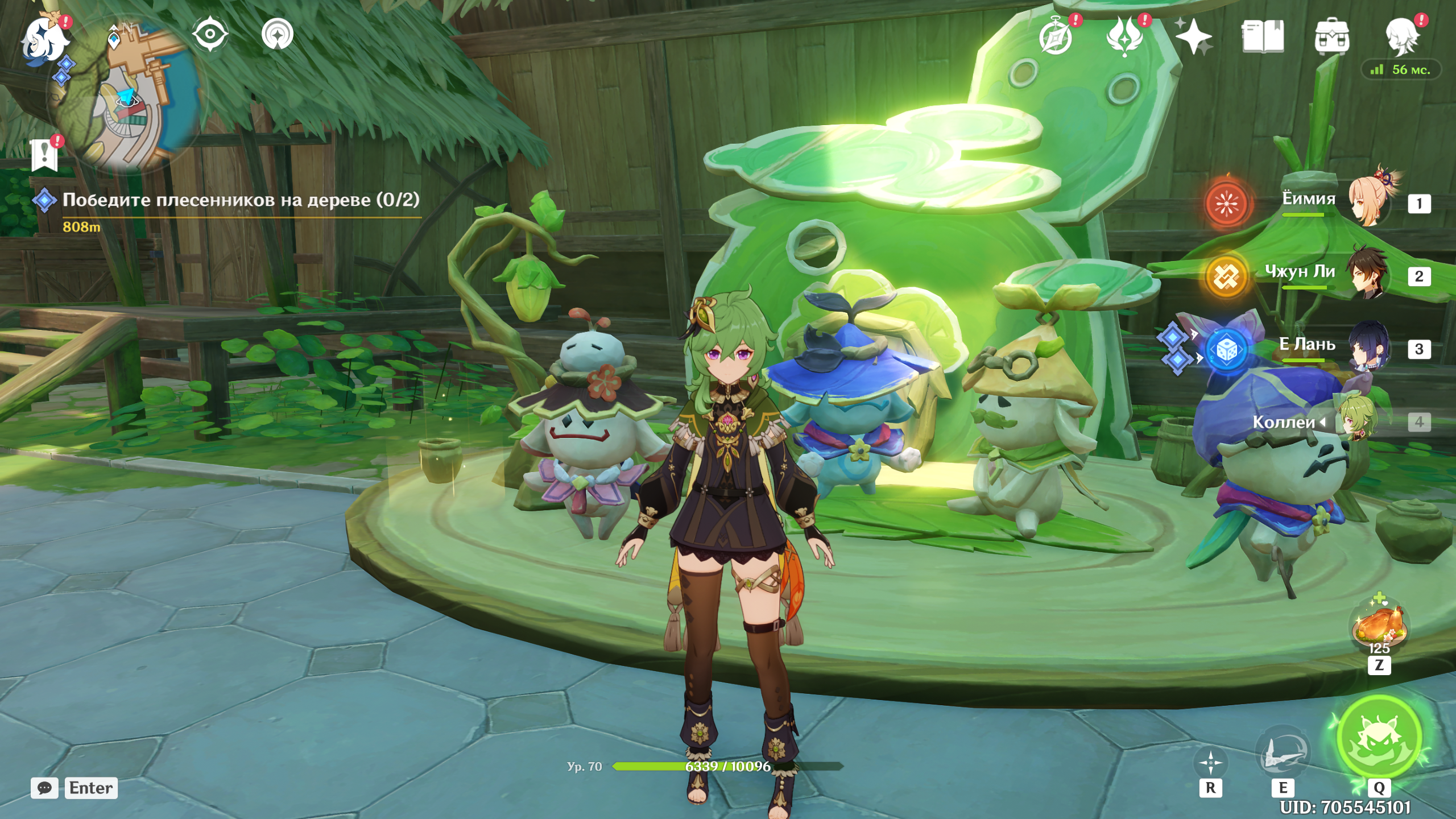Viewport: 1456px width, 819px height.
Task: Open the character profile head icon
Action: [x=1401, y=37]
